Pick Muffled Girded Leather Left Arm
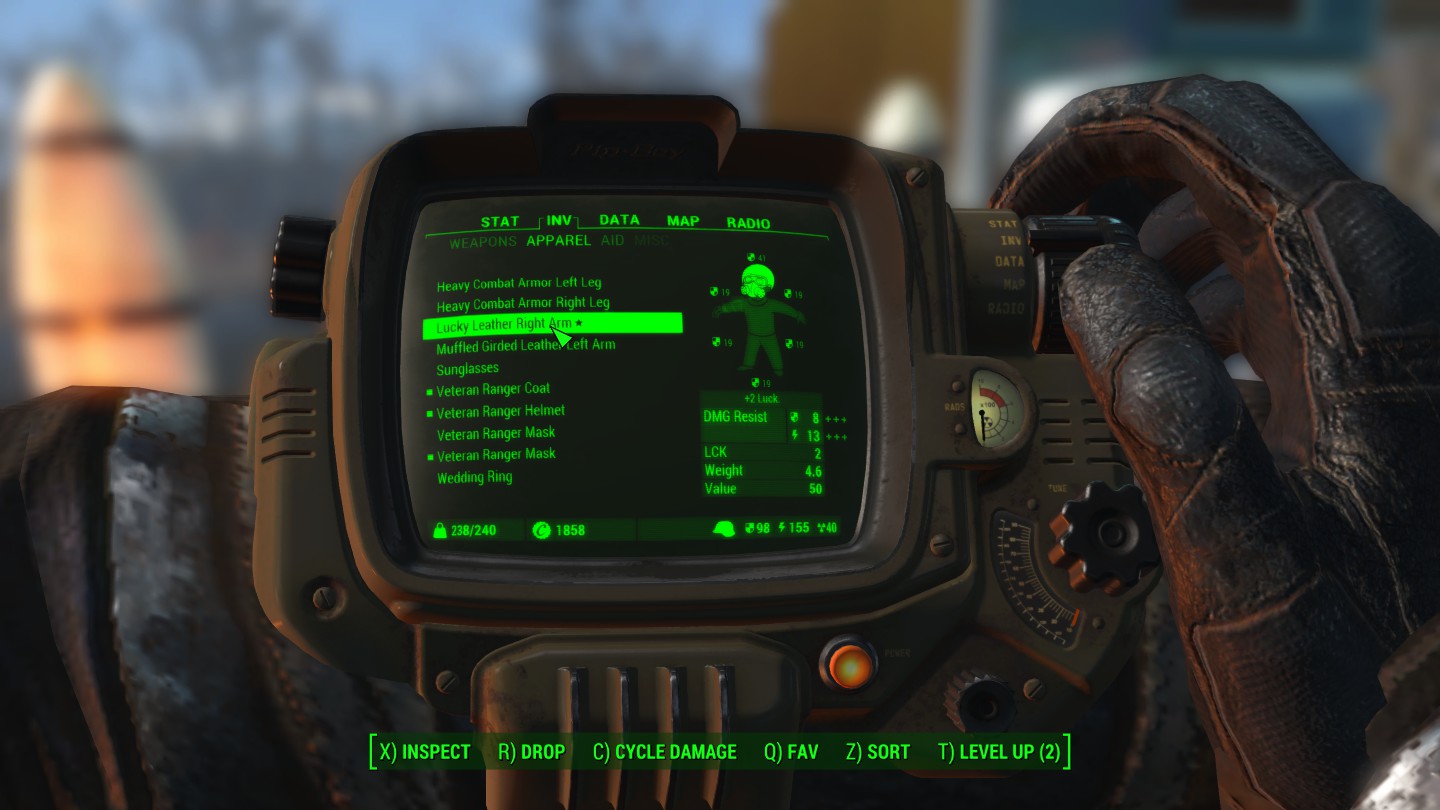This screenshot has height=810, width=1440. (x=525, y=347)
